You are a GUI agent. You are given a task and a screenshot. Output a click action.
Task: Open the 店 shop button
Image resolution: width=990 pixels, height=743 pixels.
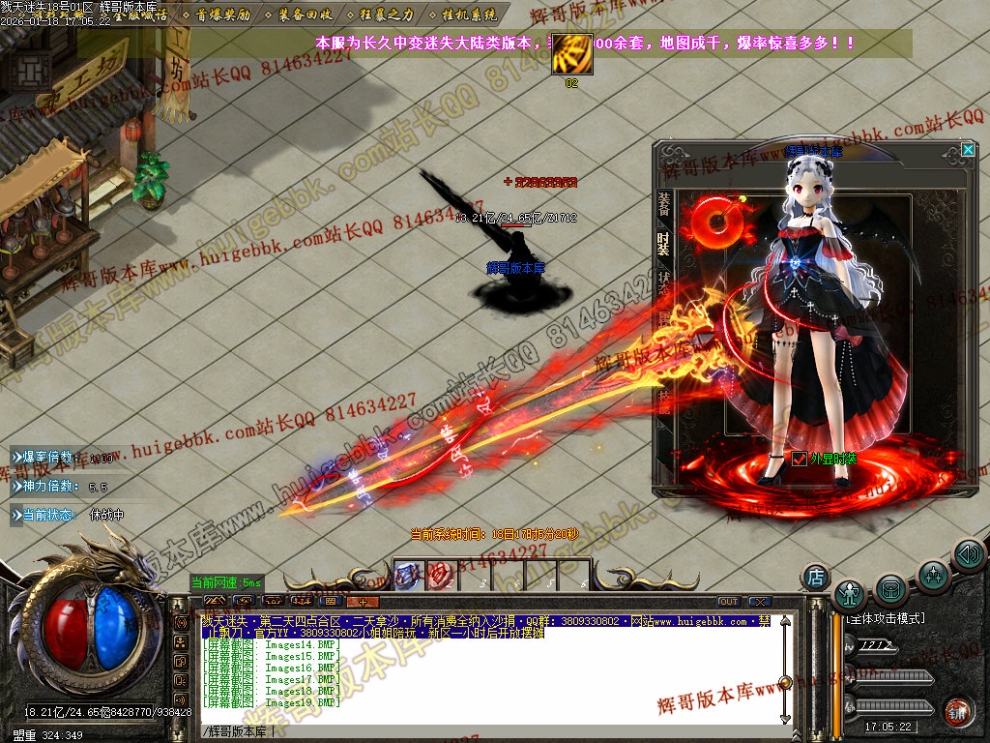(816, 576)
